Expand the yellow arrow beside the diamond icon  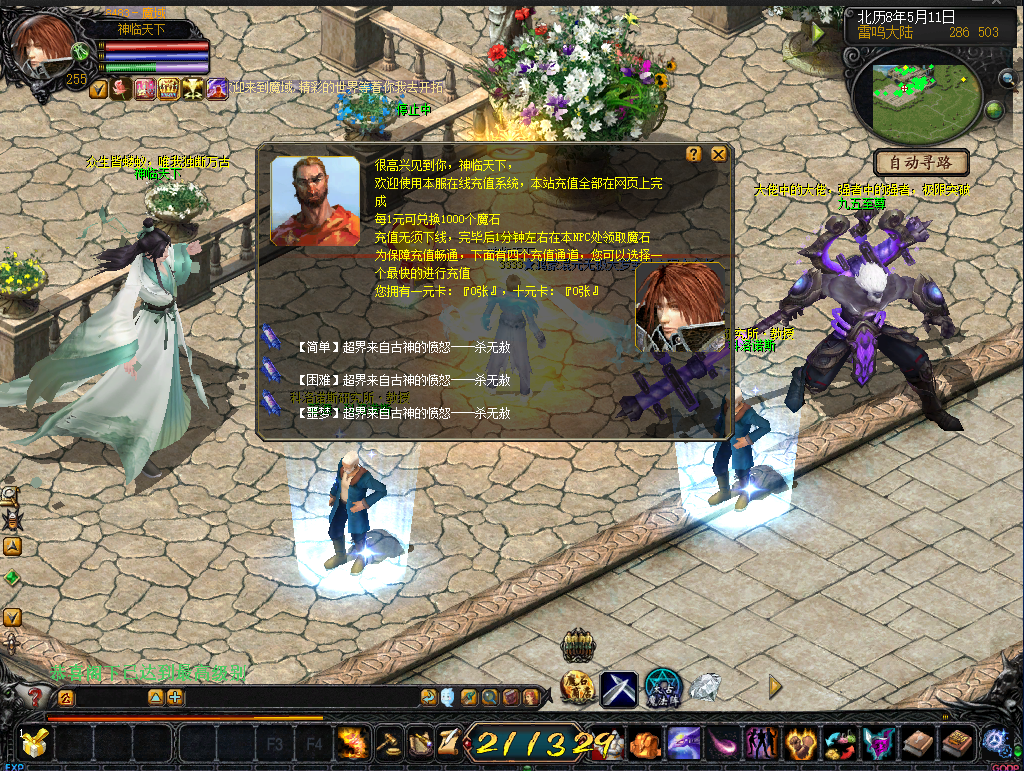(x=775, y=687)
